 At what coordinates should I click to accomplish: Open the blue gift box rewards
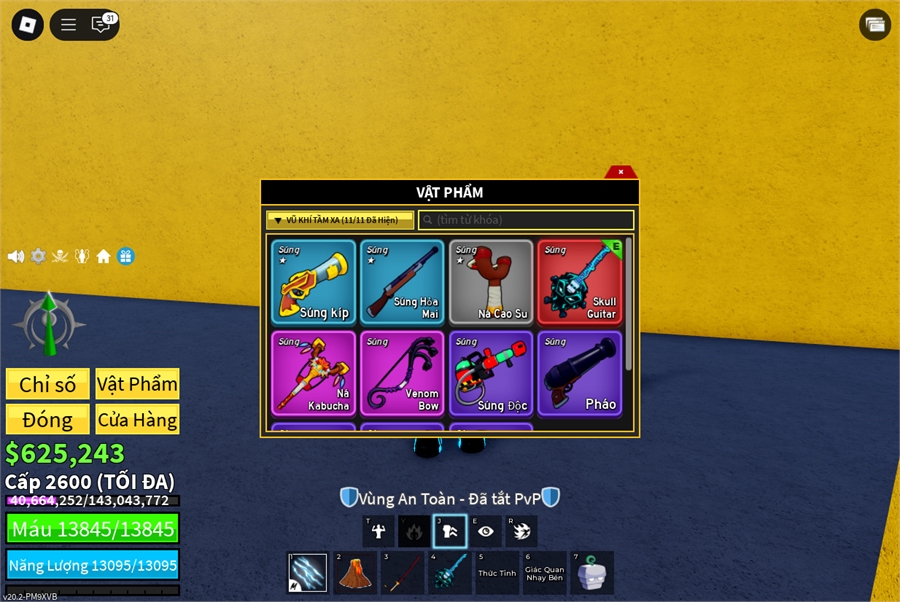[x=125, y=256]
